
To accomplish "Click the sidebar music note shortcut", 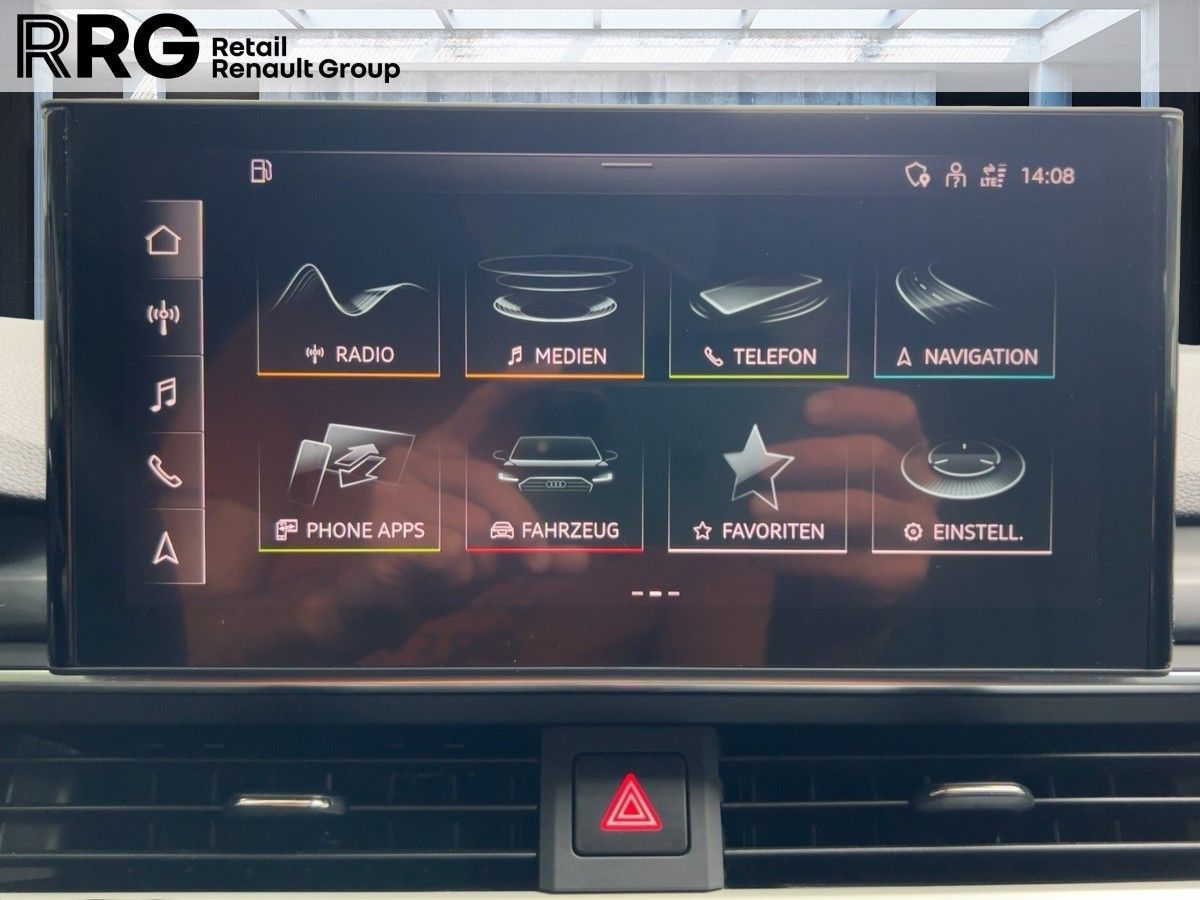I will pyautogui.click(x=164, y=393).
